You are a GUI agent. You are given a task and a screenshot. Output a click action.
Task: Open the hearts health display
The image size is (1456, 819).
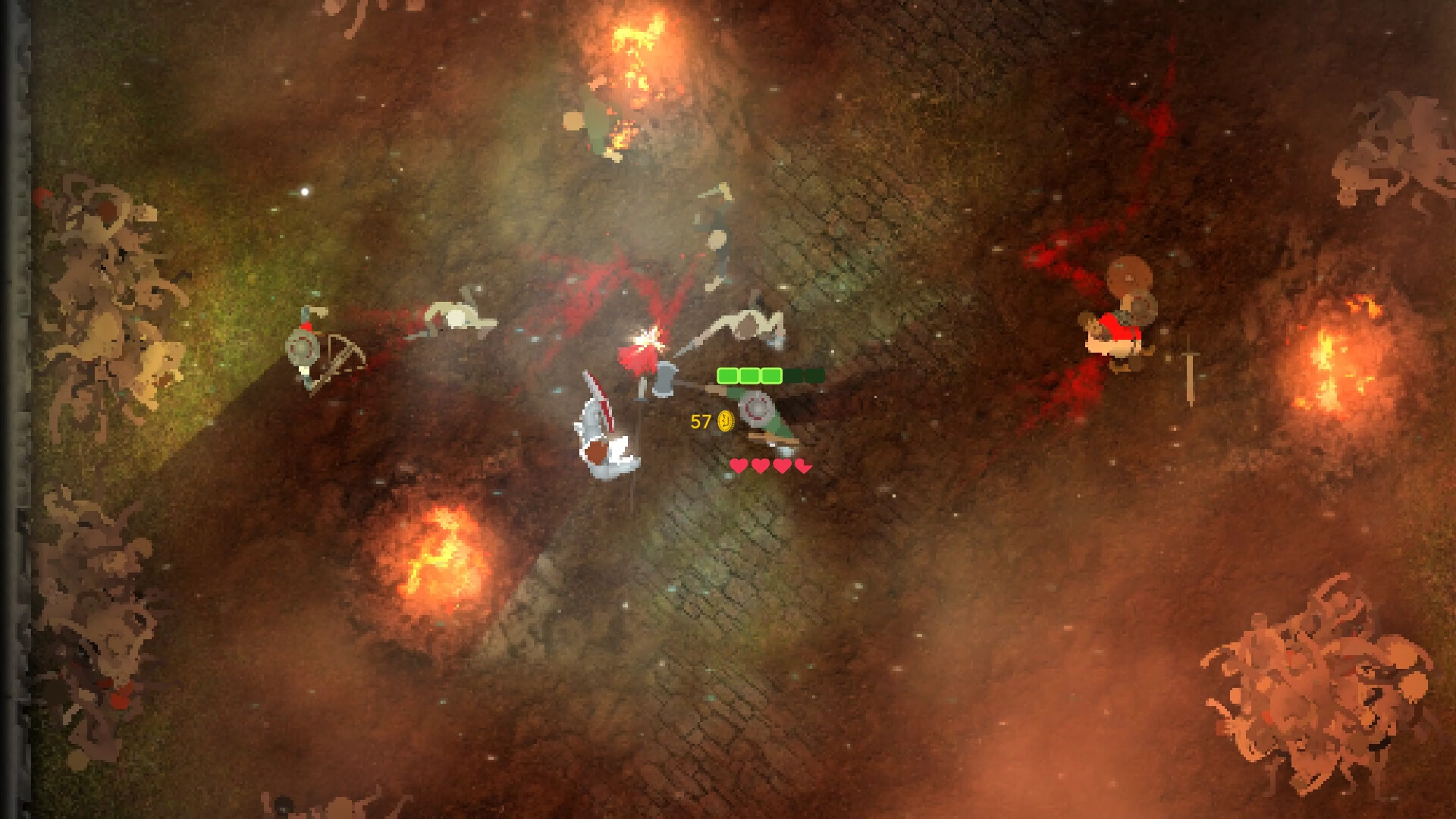(770, 466)
